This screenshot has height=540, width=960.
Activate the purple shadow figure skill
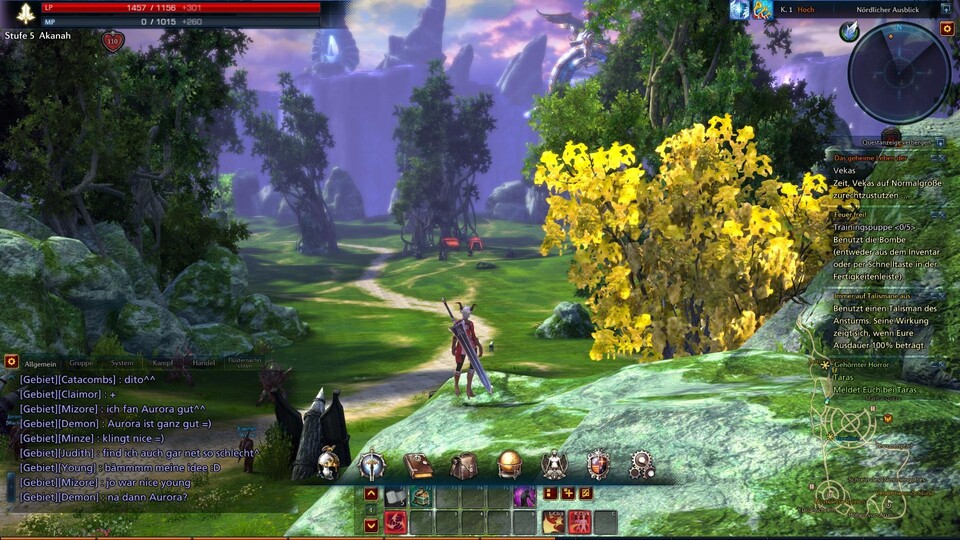point(524,496)
